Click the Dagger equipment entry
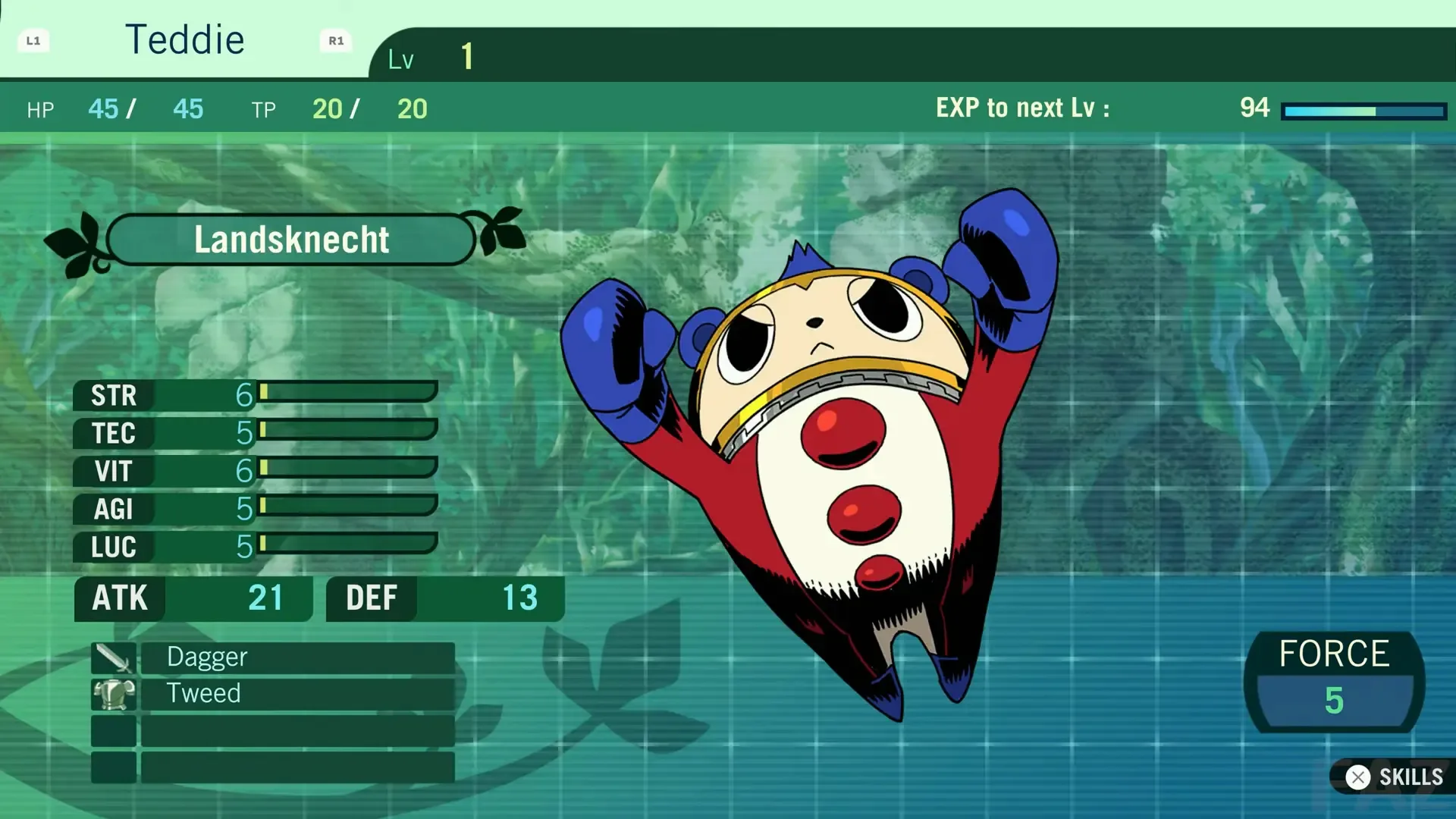Viewport: 1456px width, 819px height. coord(300,657)
